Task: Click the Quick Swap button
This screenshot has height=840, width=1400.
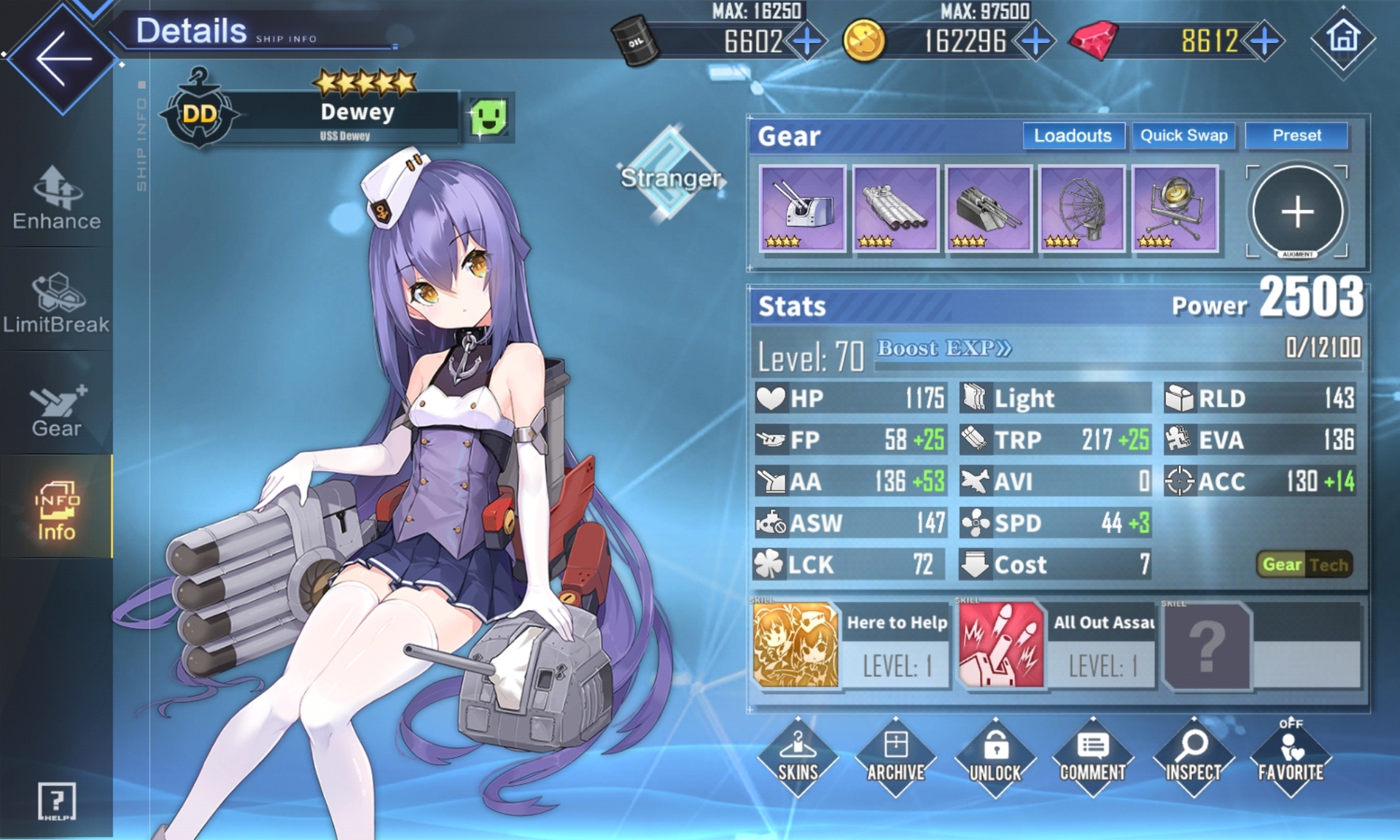Action: [x=1183, y=136]
